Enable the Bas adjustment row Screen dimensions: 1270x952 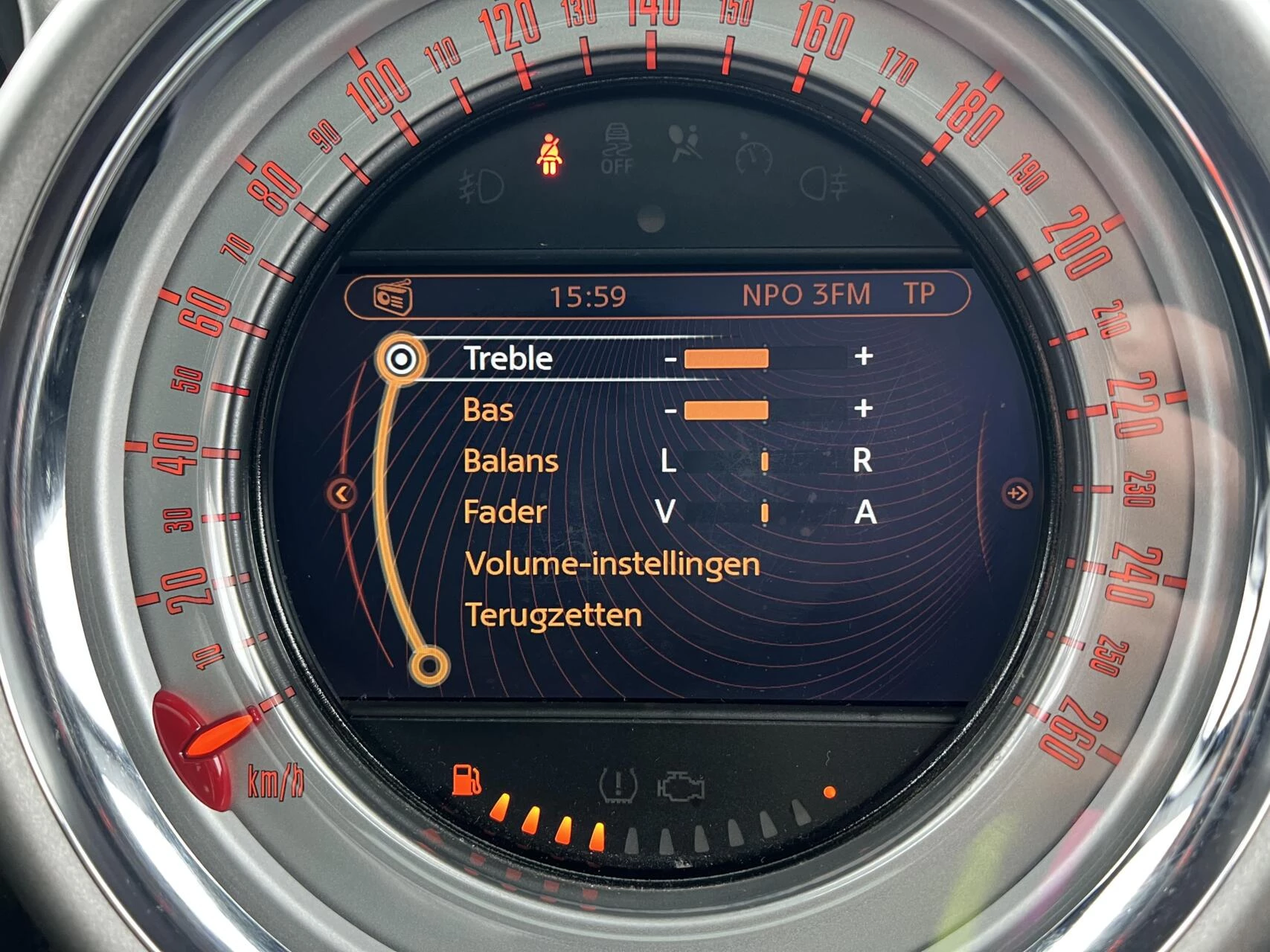(491, 410)
